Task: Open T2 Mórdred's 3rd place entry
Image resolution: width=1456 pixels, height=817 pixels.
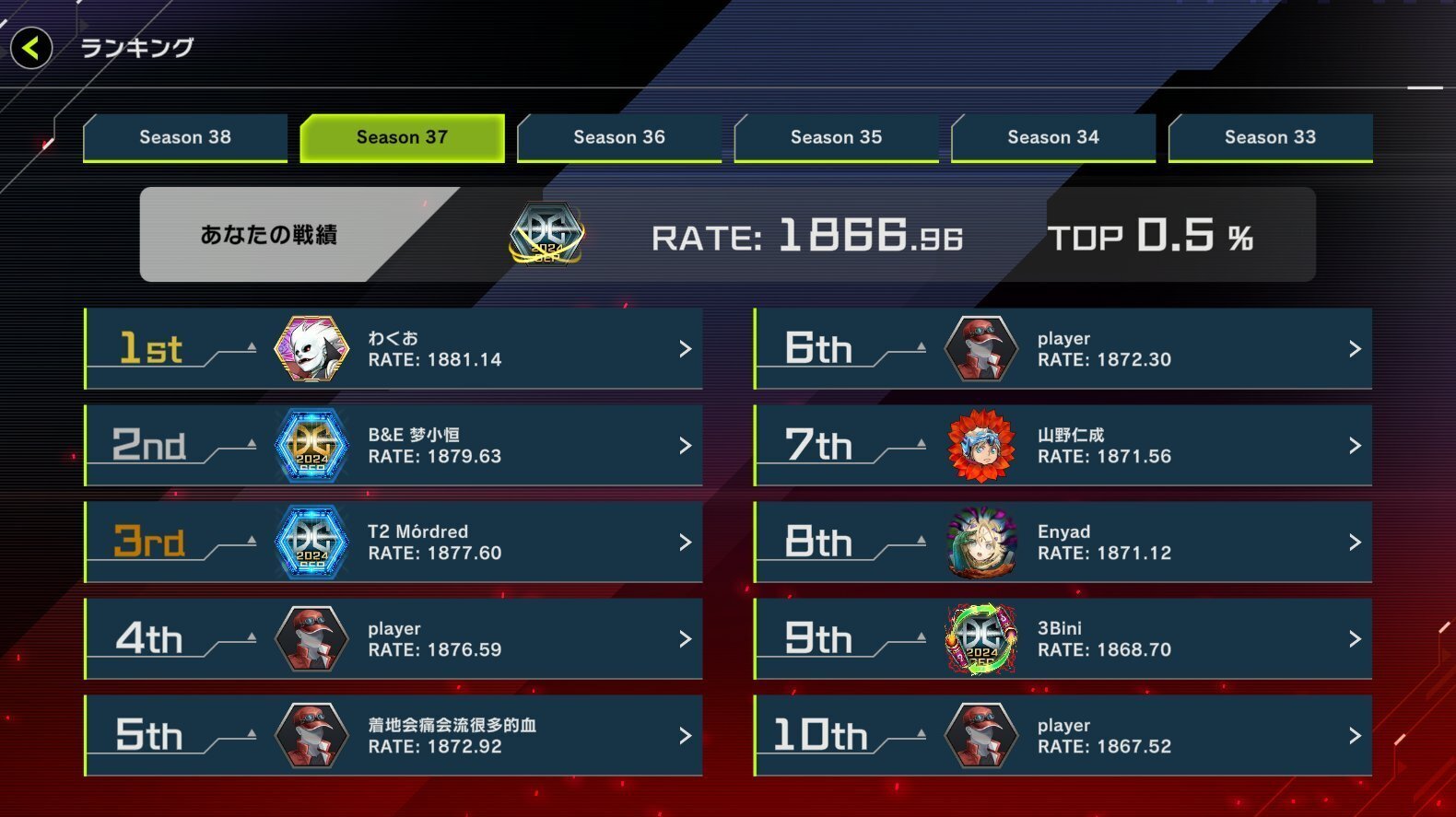Action: [393, 543]
